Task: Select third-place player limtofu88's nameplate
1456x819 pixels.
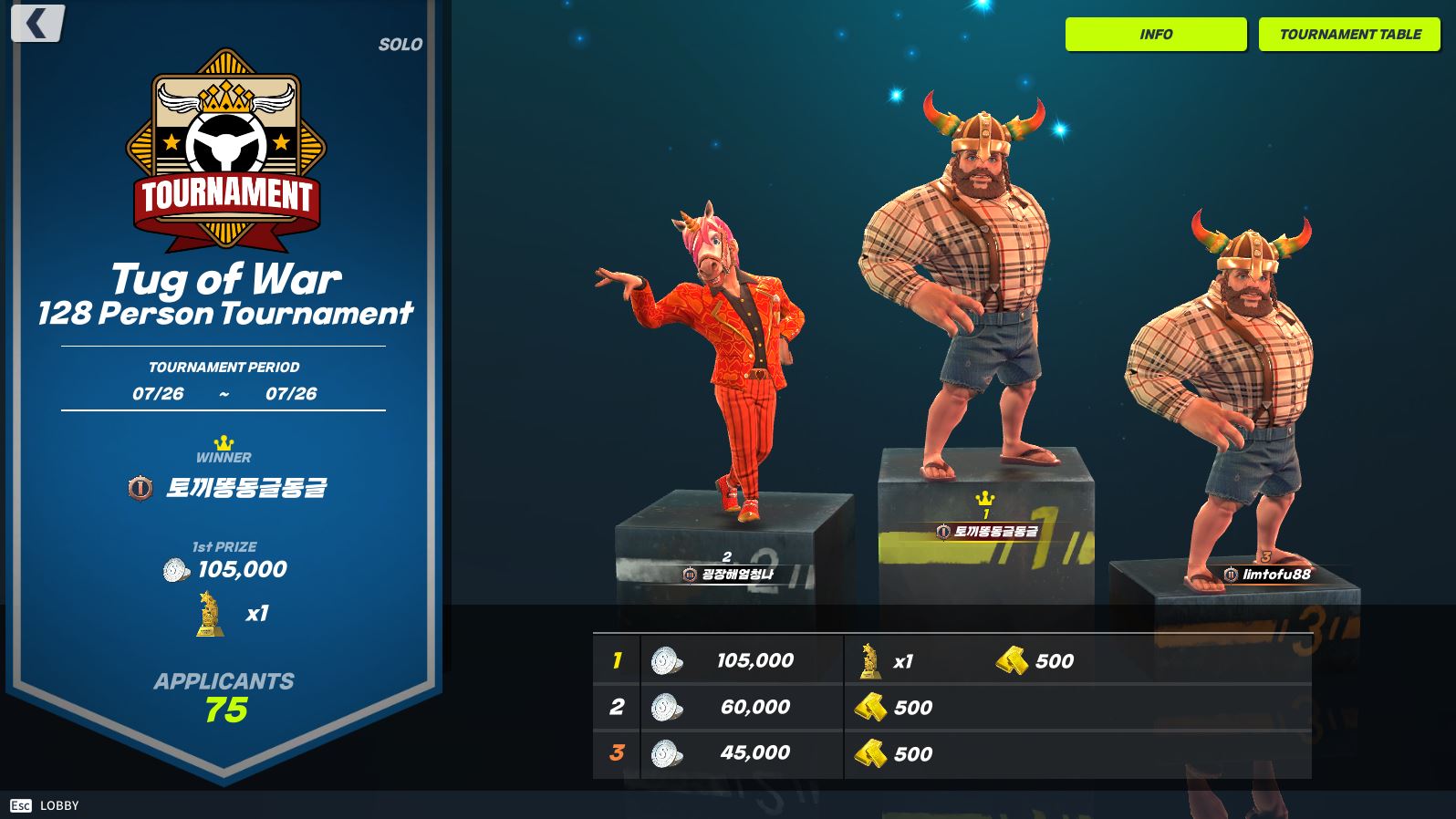Action: (x=1267, y=574)
